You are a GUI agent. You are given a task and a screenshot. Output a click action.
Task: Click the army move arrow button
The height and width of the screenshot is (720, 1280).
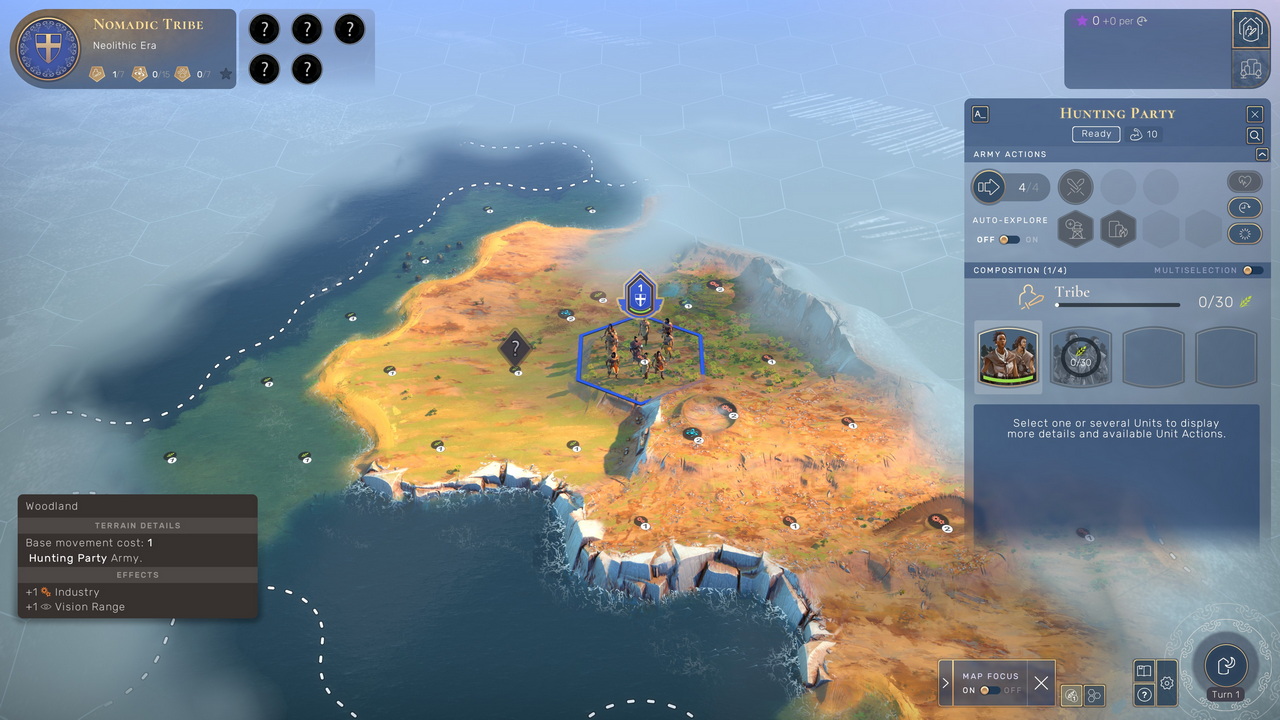(x=989, y=187)
